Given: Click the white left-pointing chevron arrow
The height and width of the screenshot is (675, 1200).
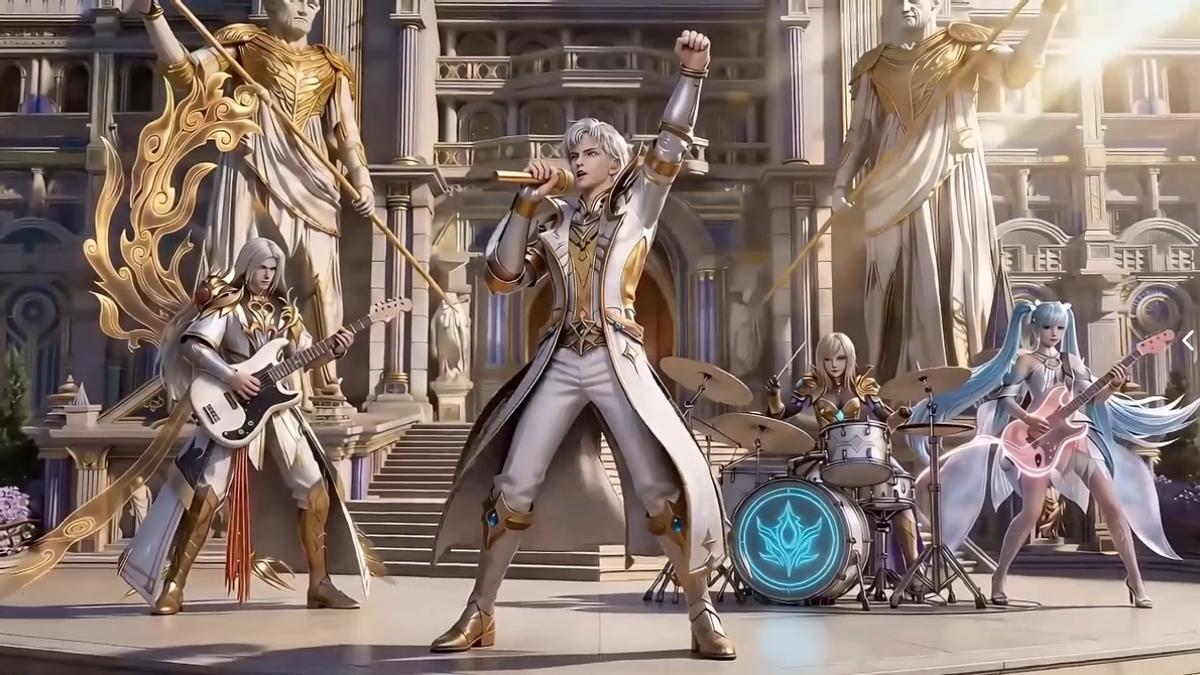Looking at the screenshot, I should (x=1188, y=341).
